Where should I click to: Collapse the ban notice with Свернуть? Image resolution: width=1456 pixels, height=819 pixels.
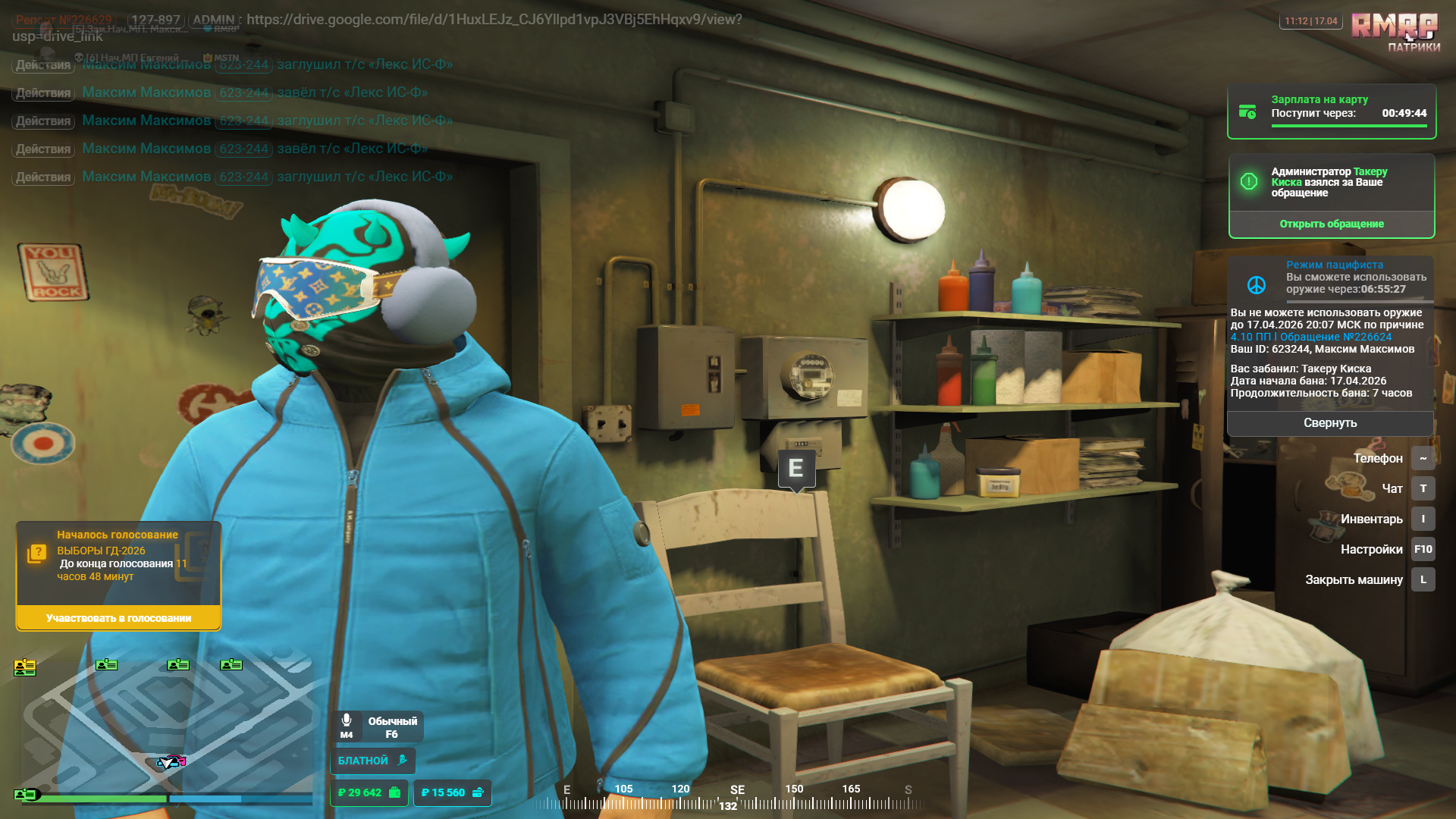coord(1330,423)
